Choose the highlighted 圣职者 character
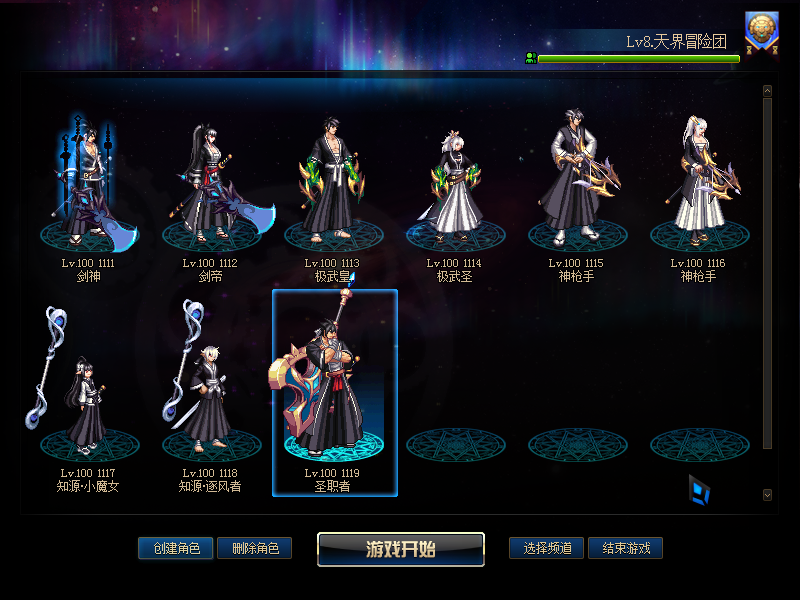The height and width of the screenshot is (600, 800). coord(335,395)
